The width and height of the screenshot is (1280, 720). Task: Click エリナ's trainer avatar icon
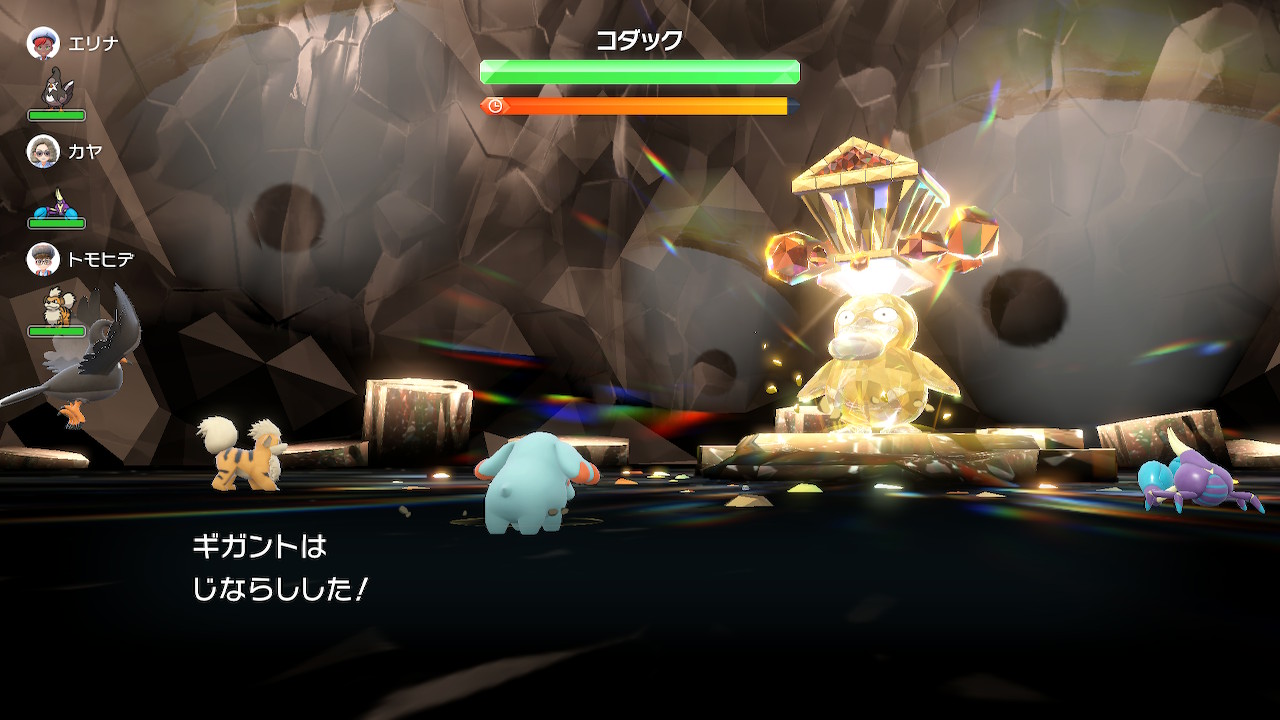[42, 43]
